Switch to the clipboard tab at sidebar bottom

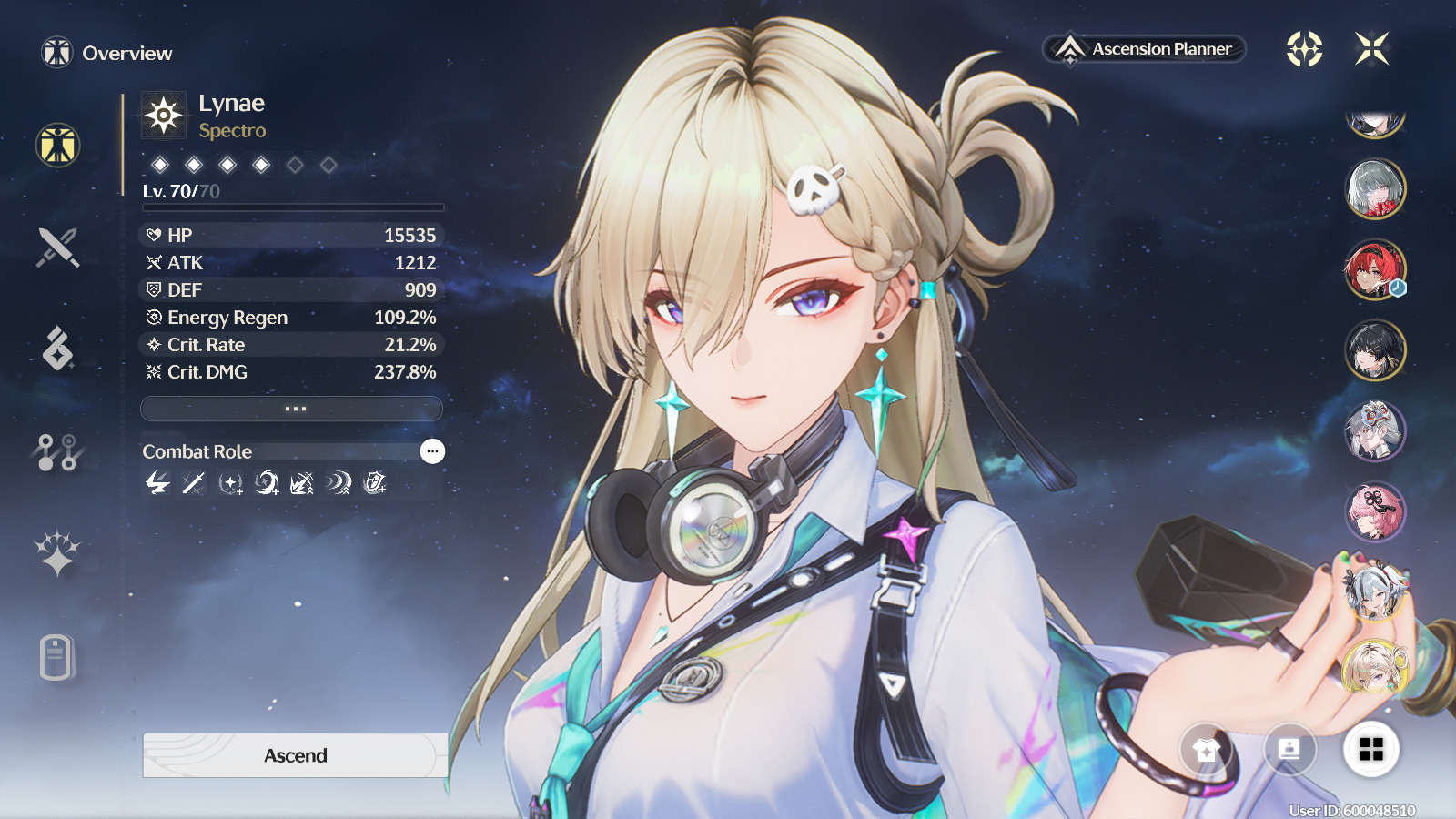pyautogui.click(x=56, y=657)
